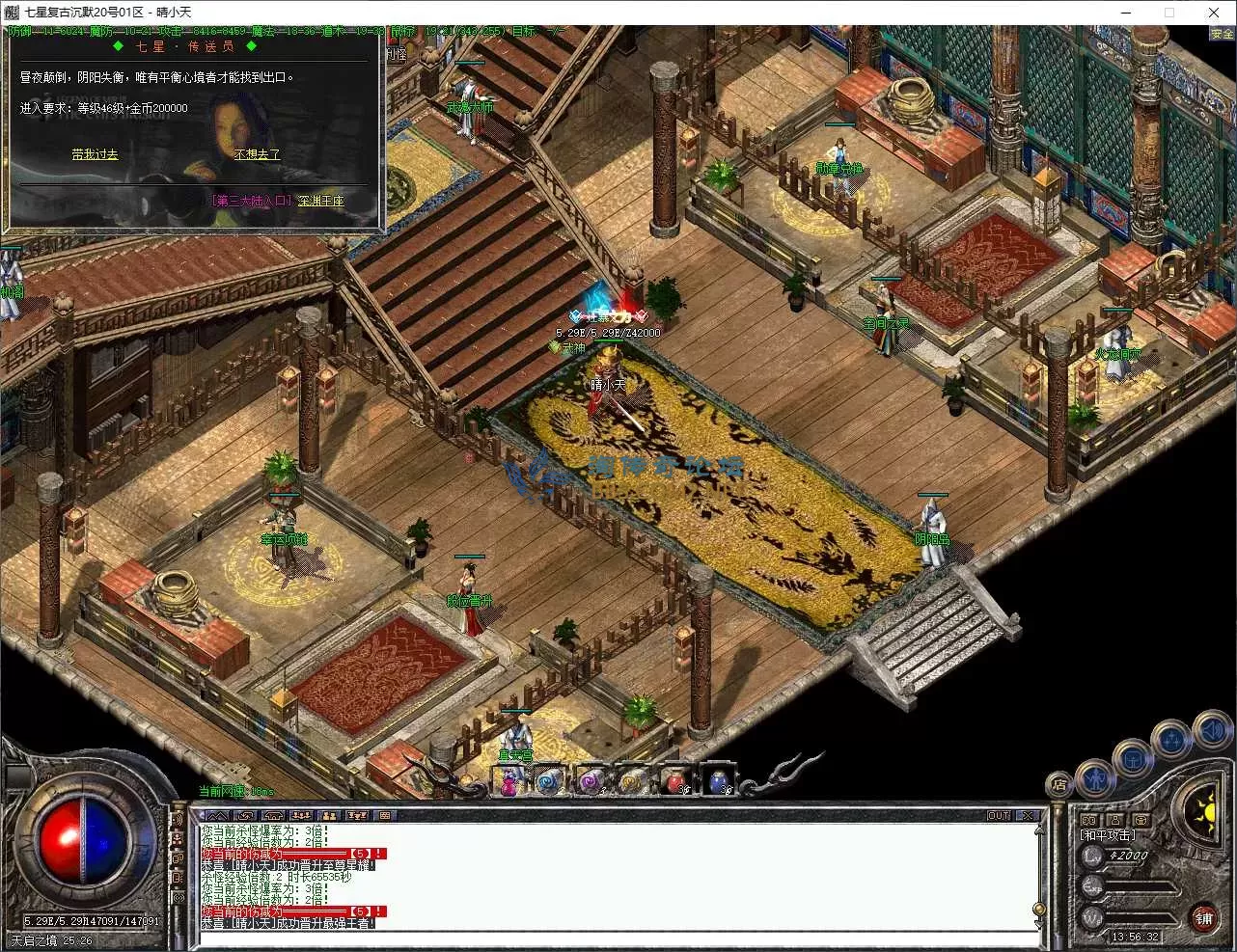The image size is (1237, 952).
Task: Open the bag inventory round button
Action: coord(1133,760)
